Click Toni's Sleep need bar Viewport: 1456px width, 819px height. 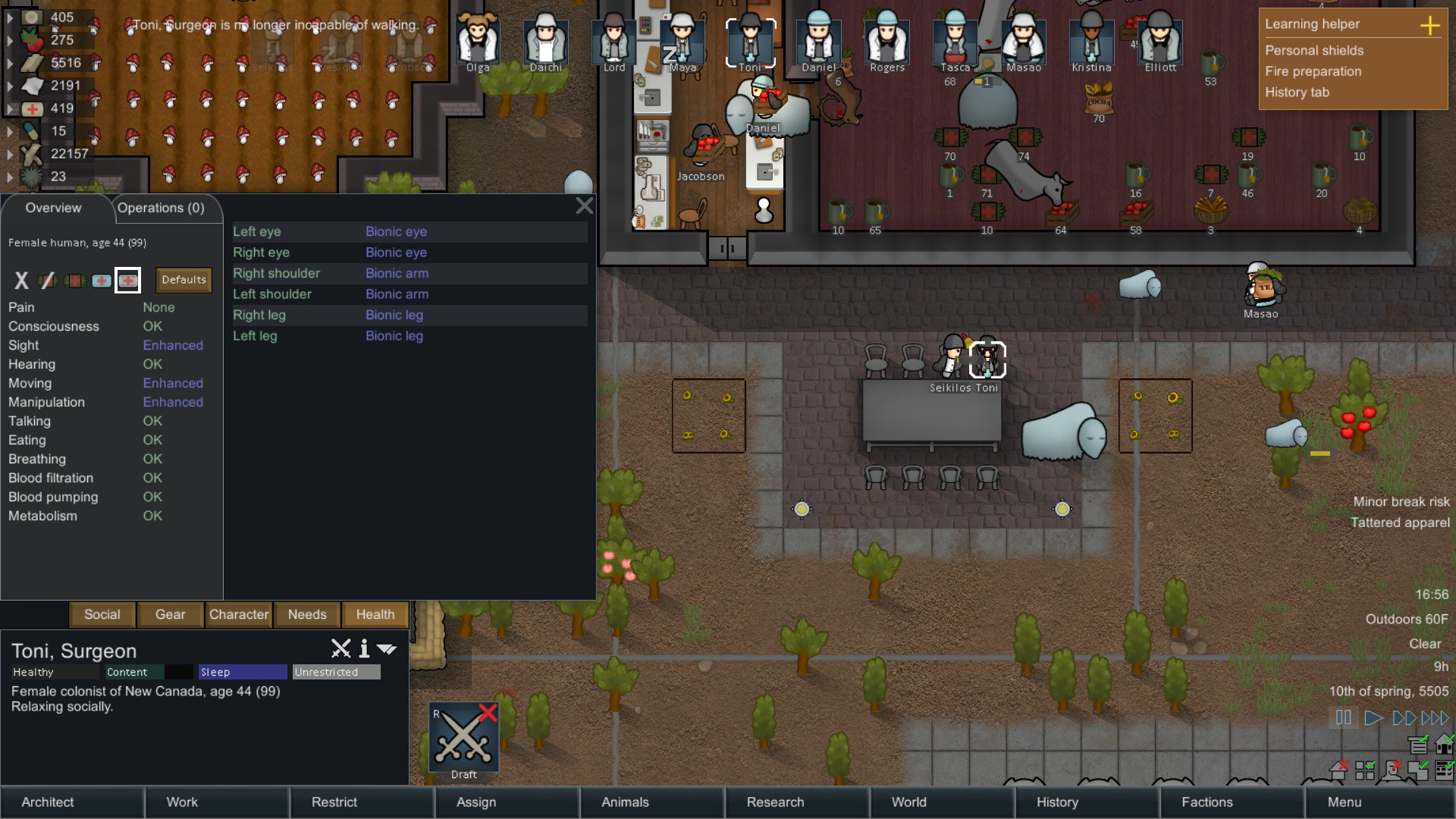pyautogui.click(x=241, y=672)
